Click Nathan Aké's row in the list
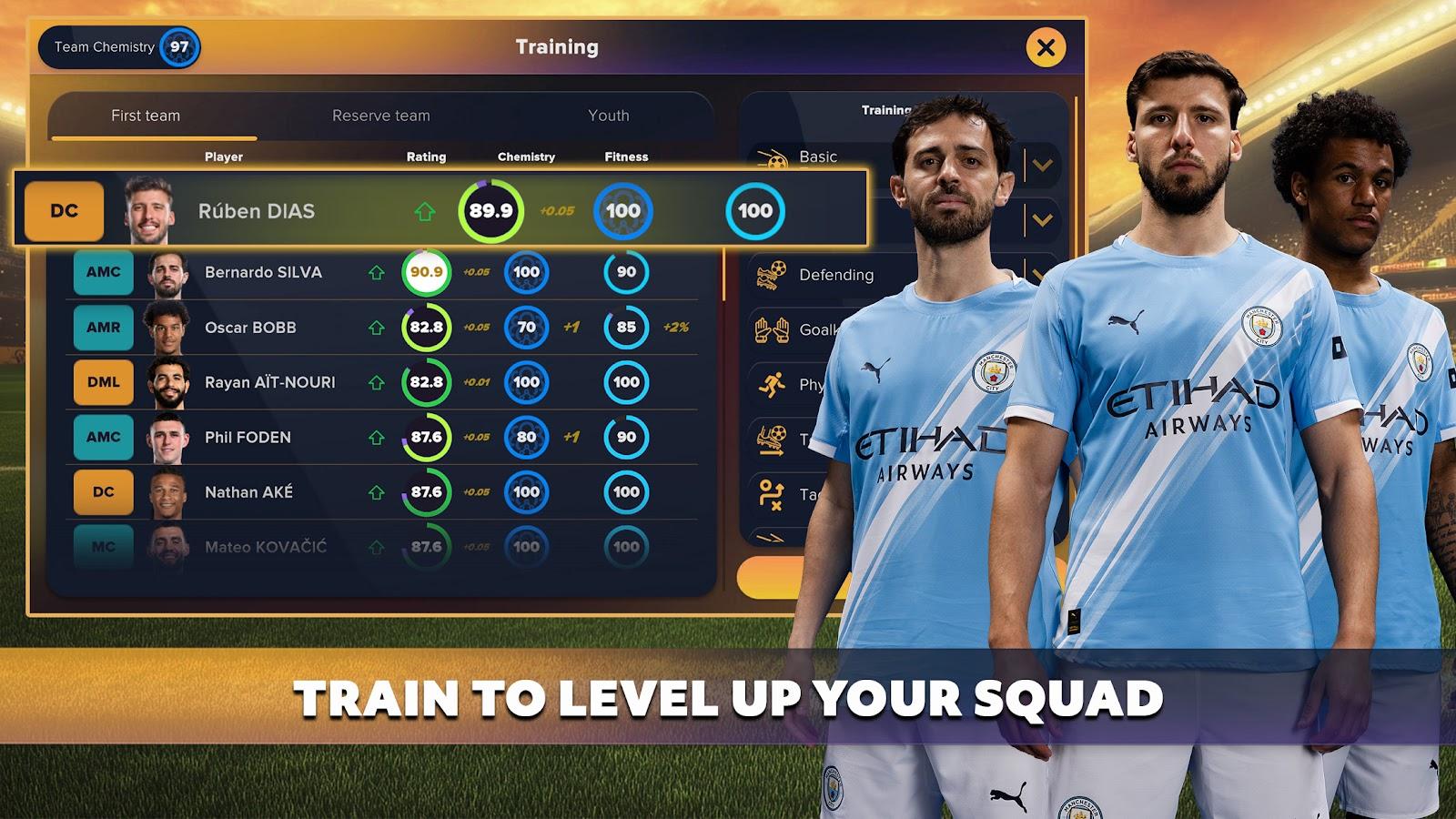1456x819 pixels. click(x=264, y=491)
